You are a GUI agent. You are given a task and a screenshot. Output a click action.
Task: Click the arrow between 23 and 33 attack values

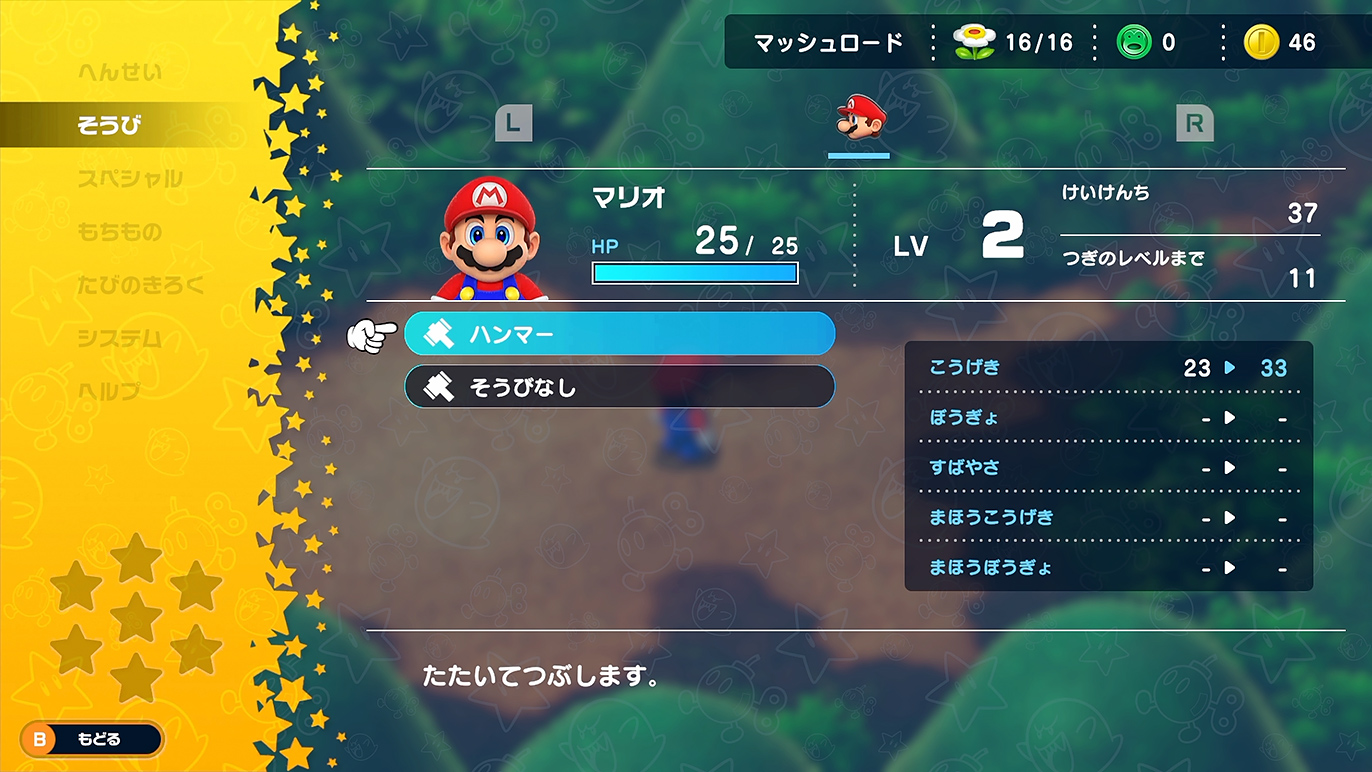pos(1227,368)
